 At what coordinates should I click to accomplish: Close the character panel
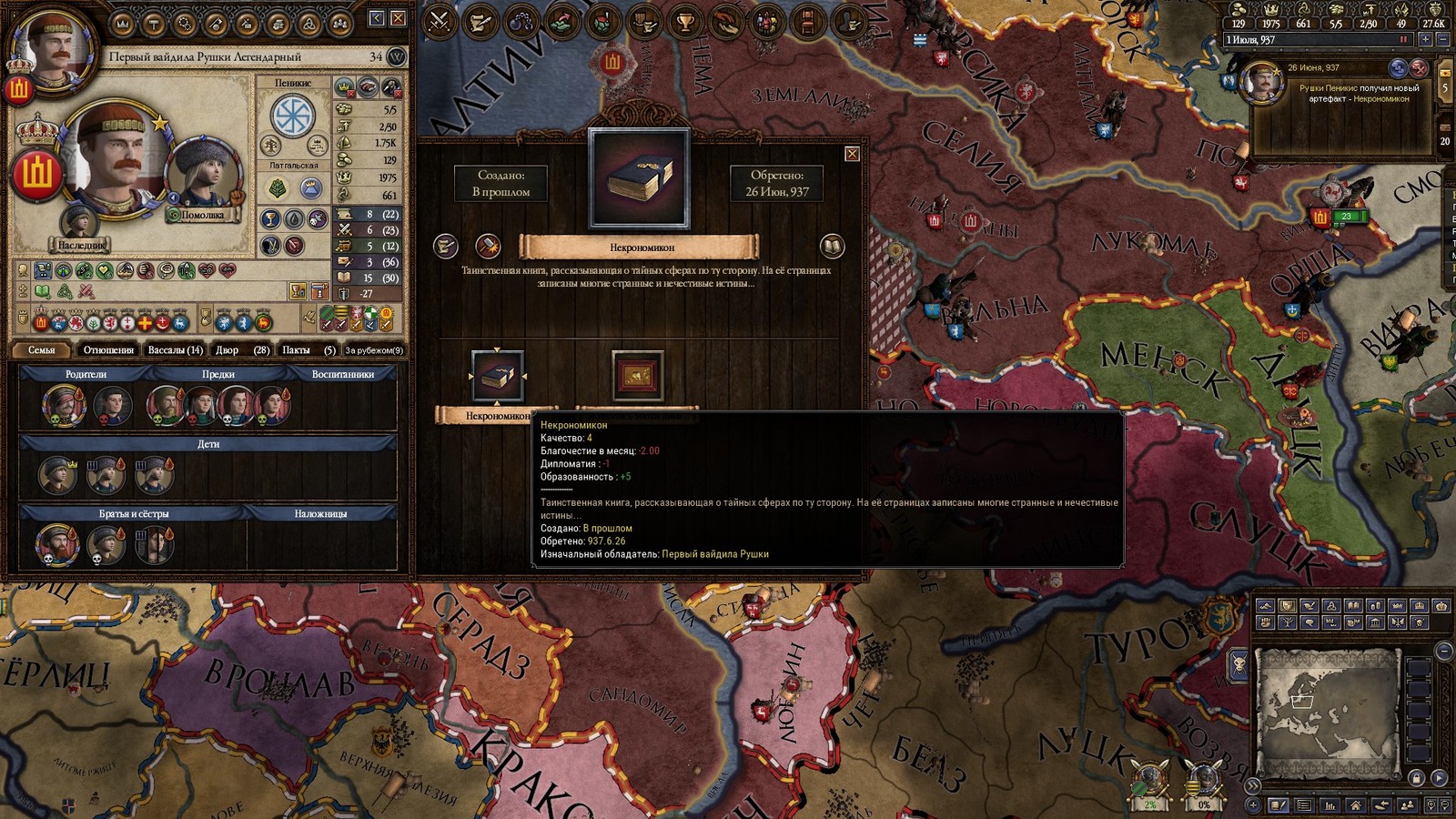[398, 18]
